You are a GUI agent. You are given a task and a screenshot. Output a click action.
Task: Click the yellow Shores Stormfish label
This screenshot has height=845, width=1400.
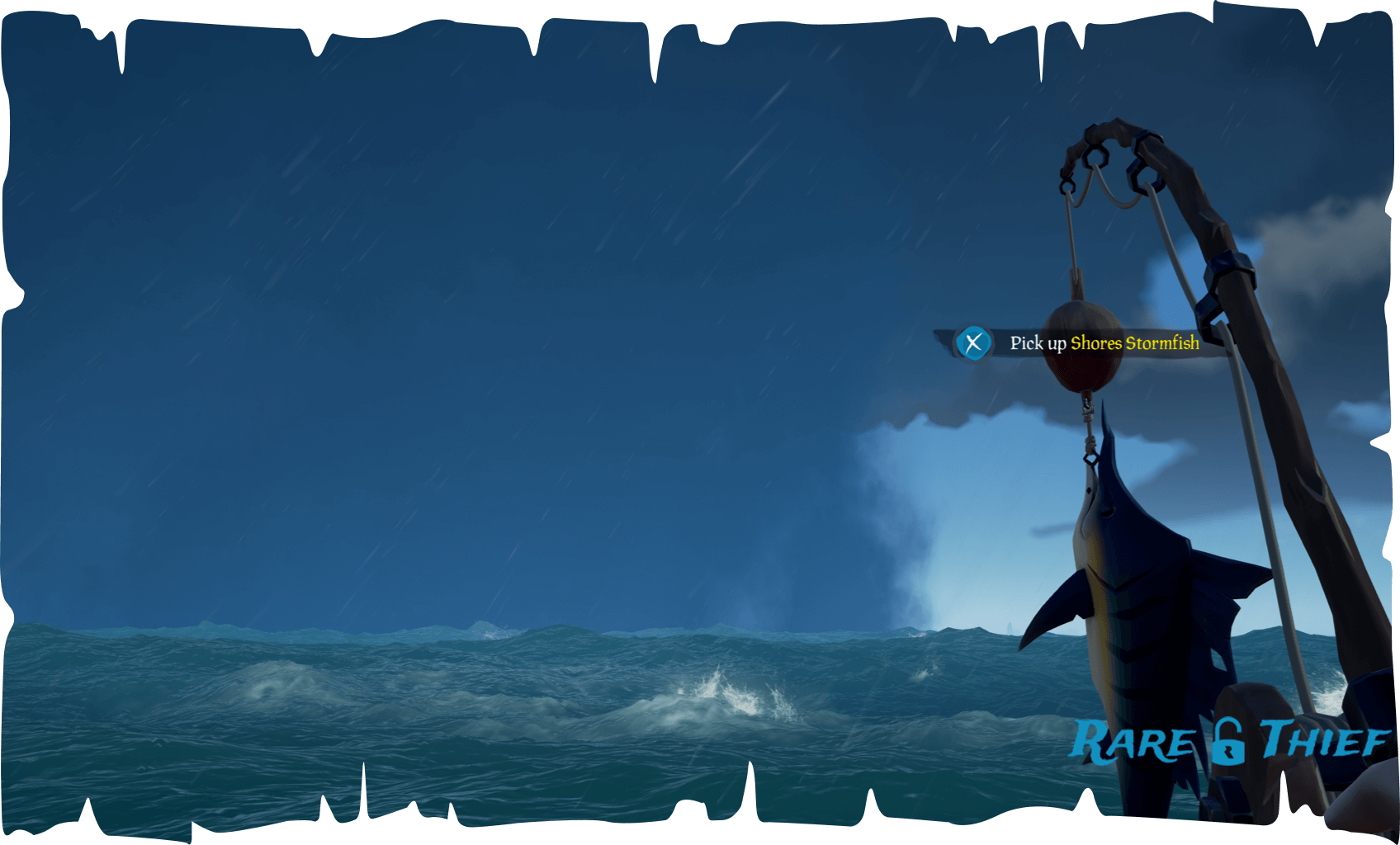1137,344
